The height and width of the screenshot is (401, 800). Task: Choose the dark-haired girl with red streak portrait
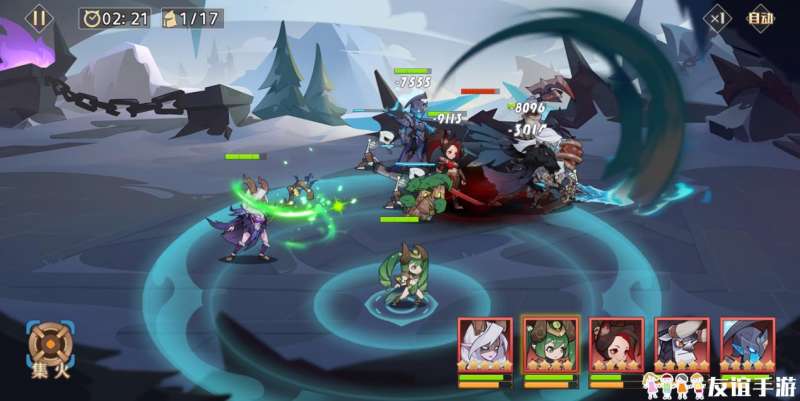(x=616, y=345)
